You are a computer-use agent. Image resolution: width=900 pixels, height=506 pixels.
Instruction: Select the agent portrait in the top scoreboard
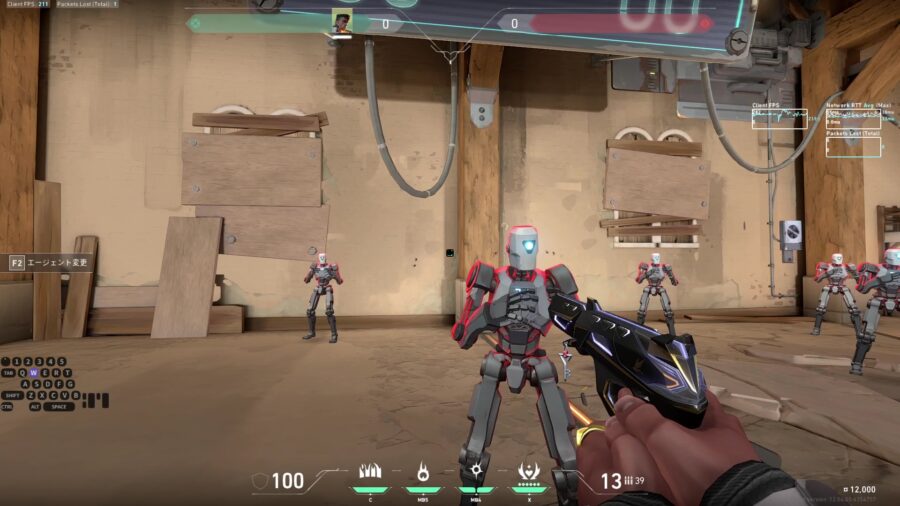tap(341, 23)
